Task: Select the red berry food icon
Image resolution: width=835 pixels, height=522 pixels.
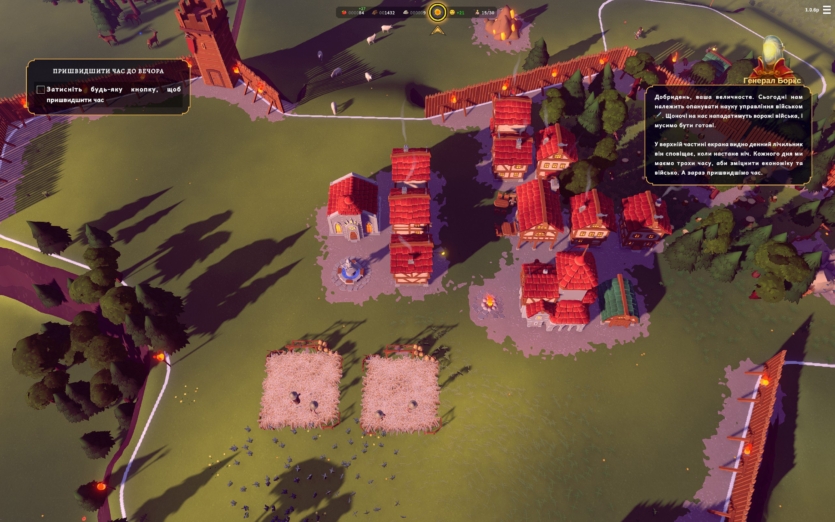Action: click(x=345, y=13)
